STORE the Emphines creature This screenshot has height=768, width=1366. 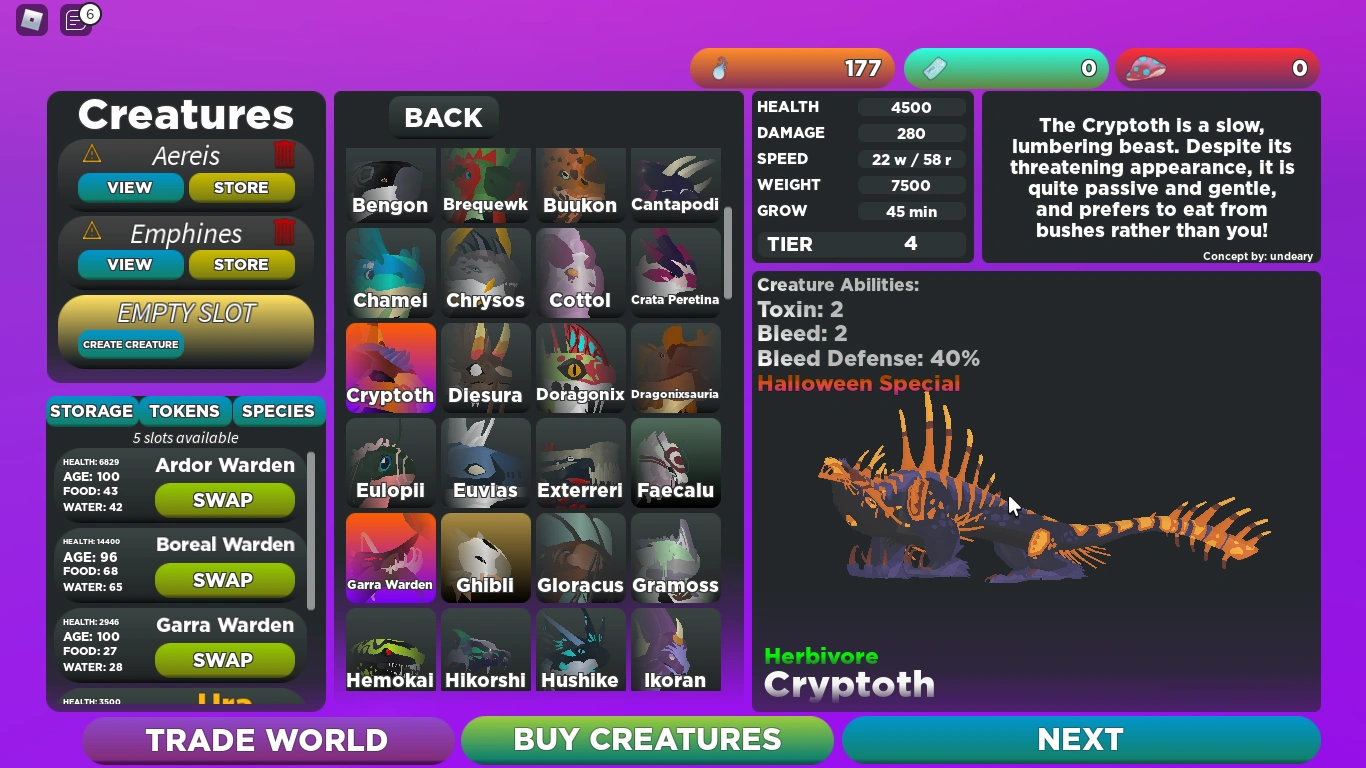click(x=242, y=264)
